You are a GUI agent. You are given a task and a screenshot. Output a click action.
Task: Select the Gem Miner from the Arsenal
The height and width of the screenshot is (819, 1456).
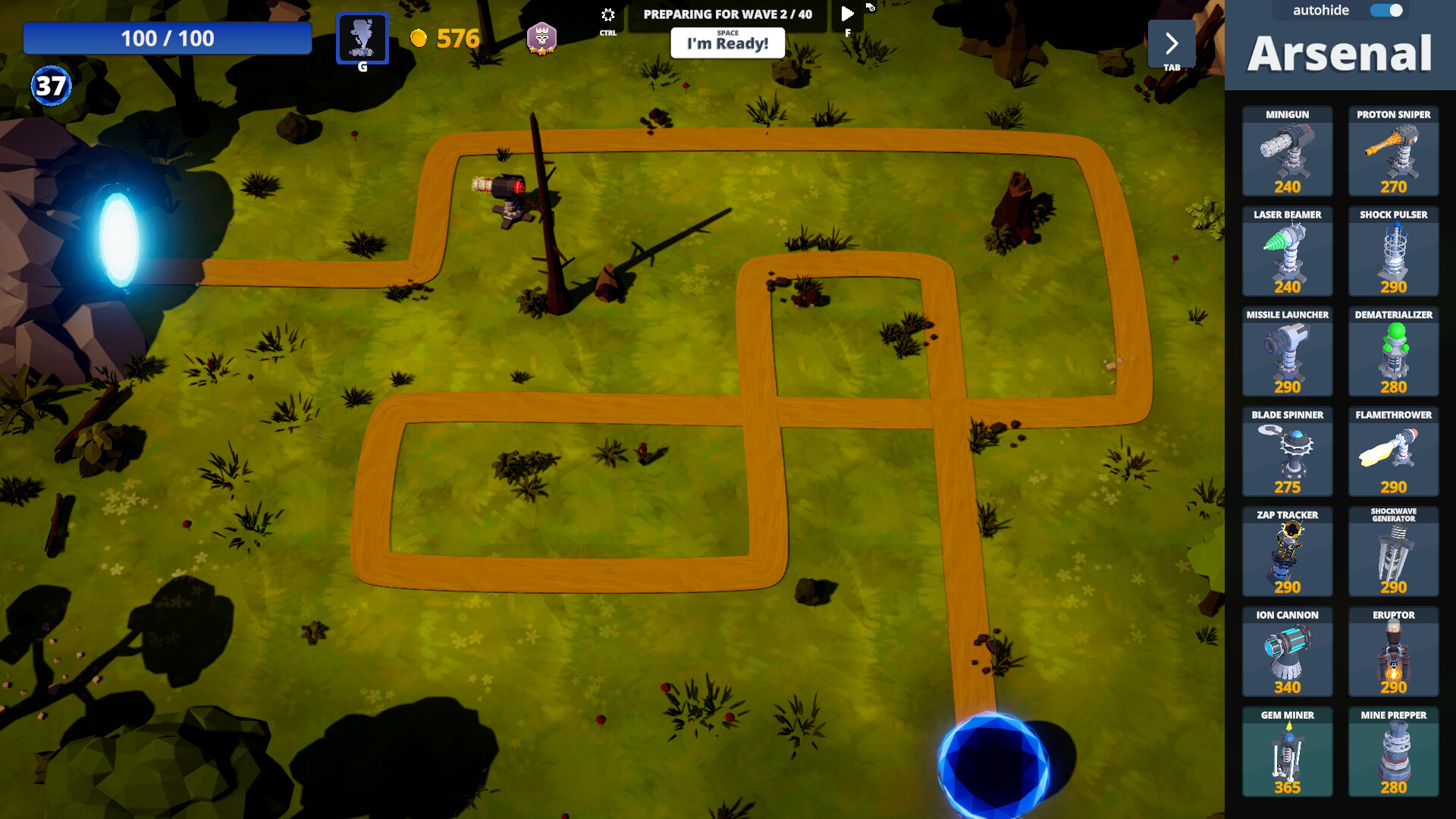[x=1287, y=752]
